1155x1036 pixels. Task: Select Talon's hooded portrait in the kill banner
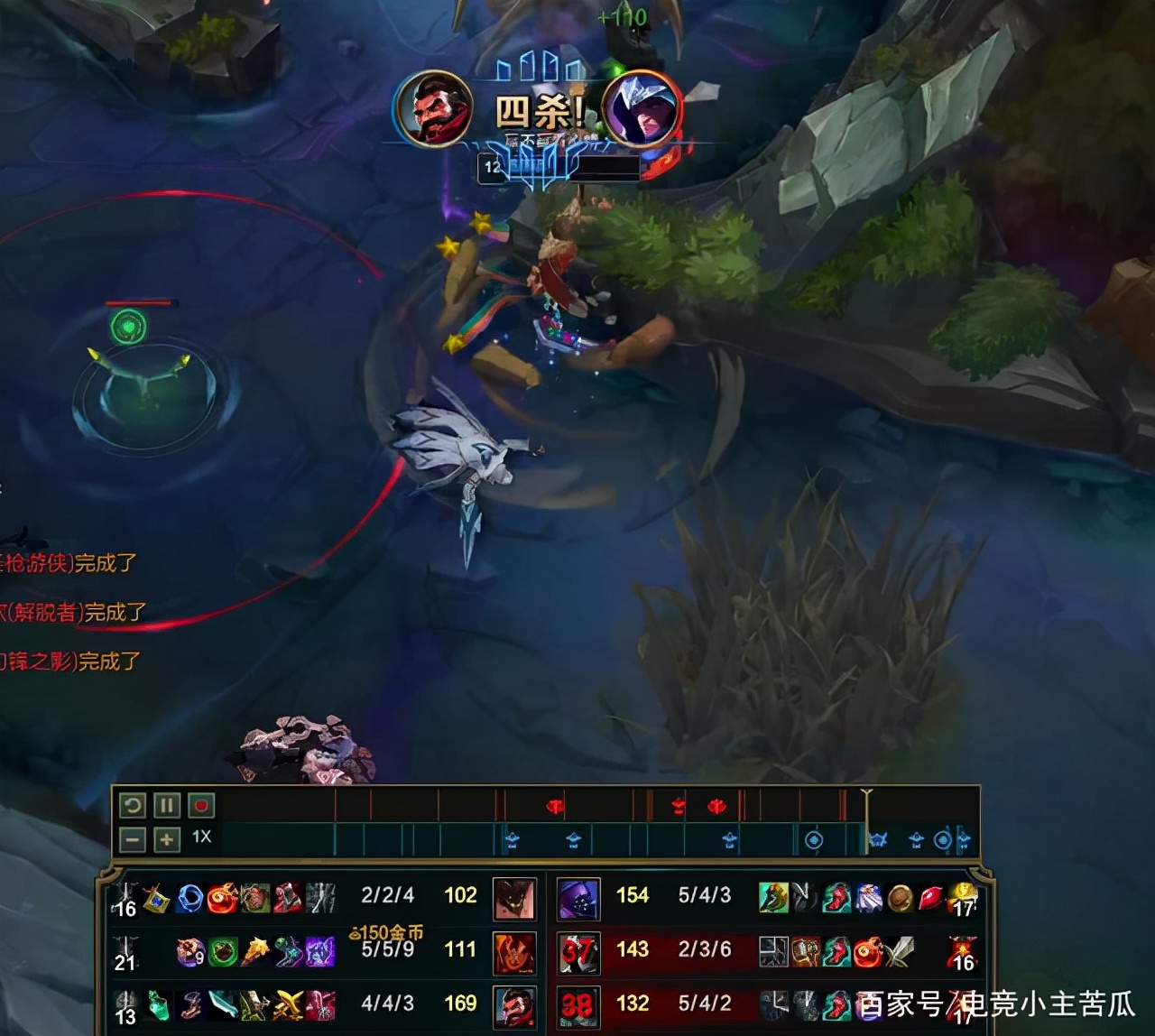point(641,110)
